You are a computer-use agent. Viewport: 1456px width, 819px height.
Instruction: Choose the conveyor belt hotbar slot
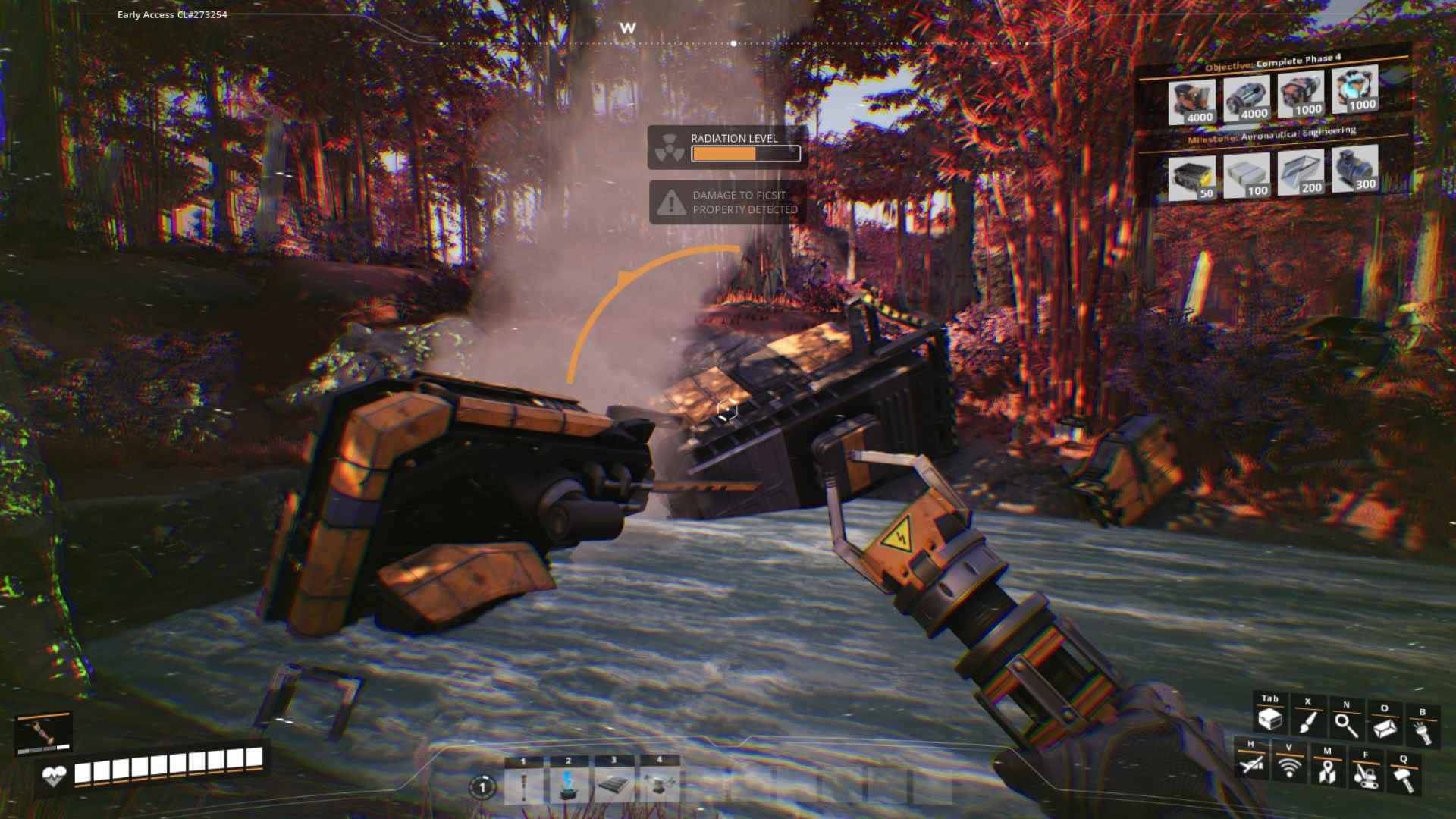pyautogui.click(x=613, y=783)
